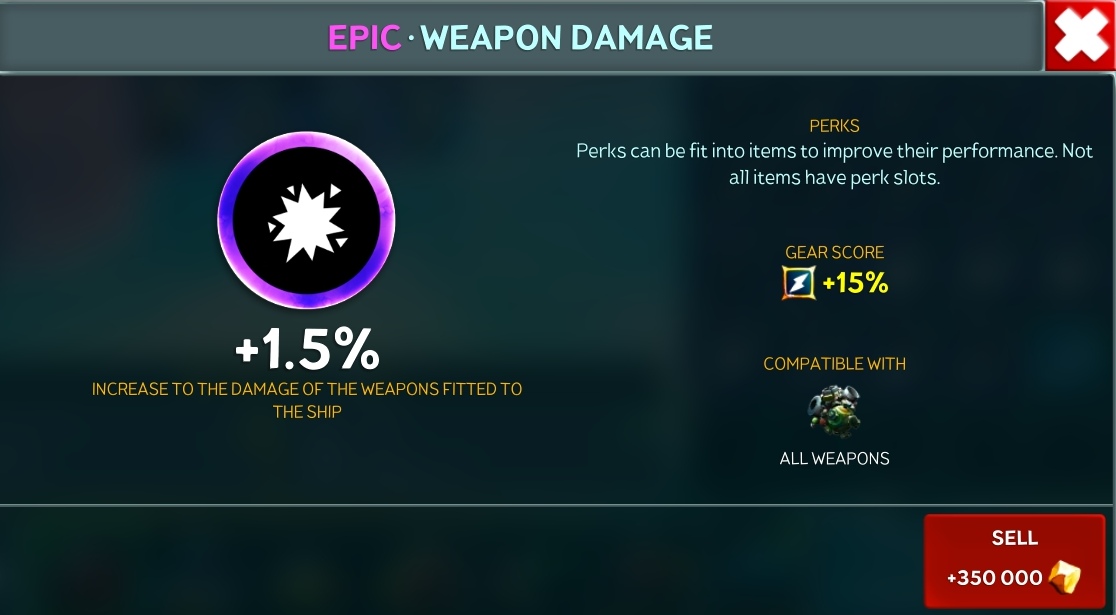1116x615 pixels.
Task: Click the All Weapons compatibility icon
Action: pos(834,410)
